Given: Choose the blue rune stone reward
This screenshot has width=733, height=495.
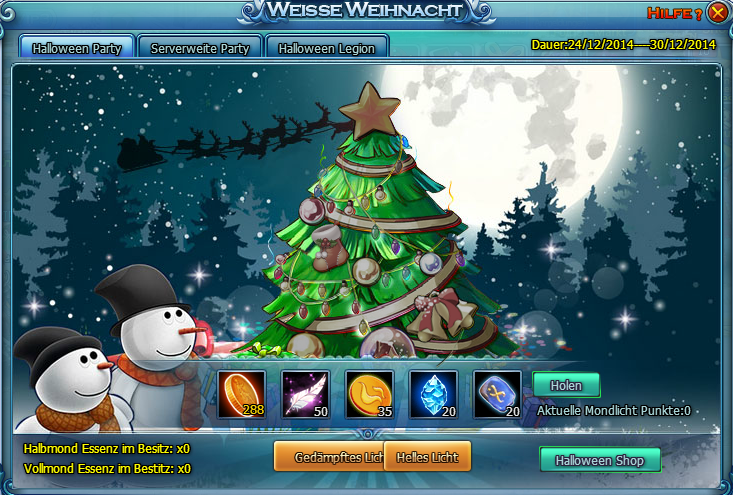Looking at the screenshot, I should [497, 394].
